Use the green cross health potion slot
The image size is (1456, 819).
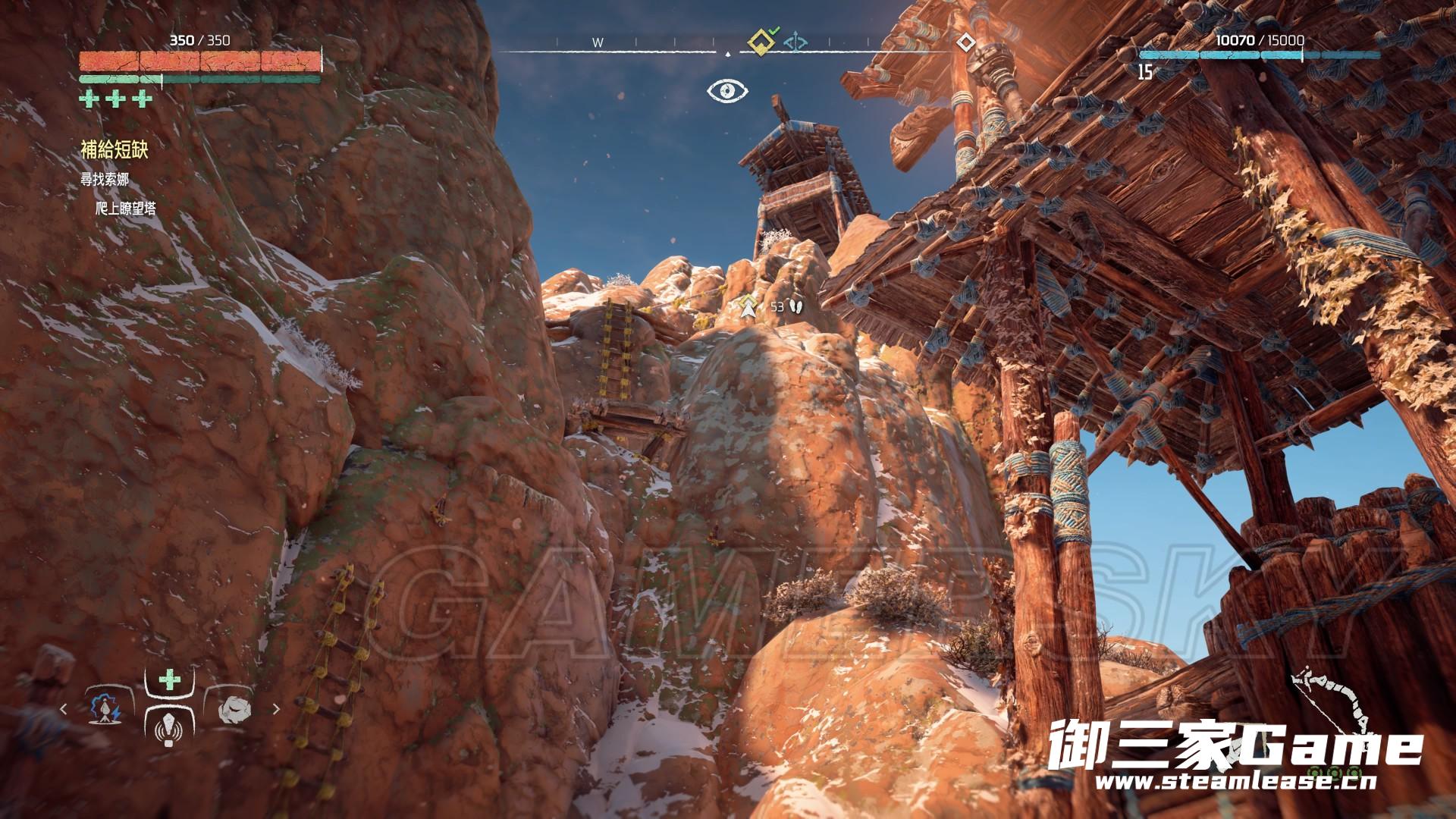169,679
